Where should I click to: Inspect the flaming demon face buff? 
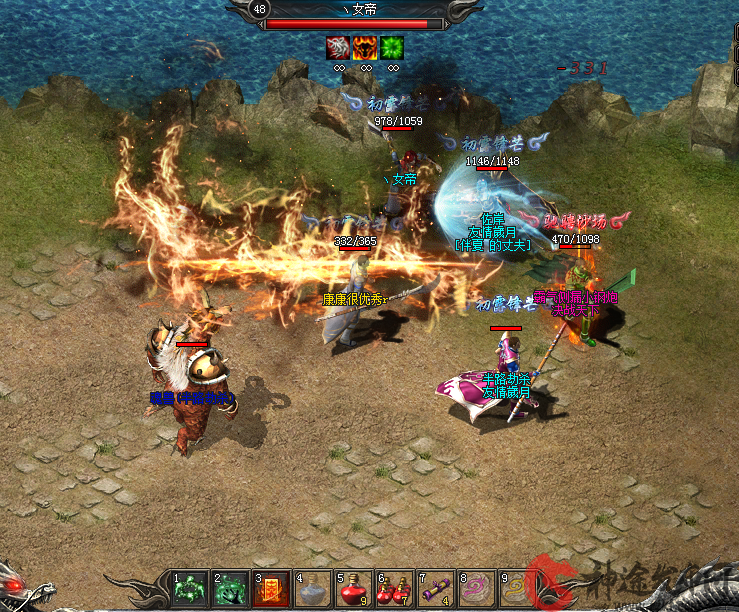365,47
